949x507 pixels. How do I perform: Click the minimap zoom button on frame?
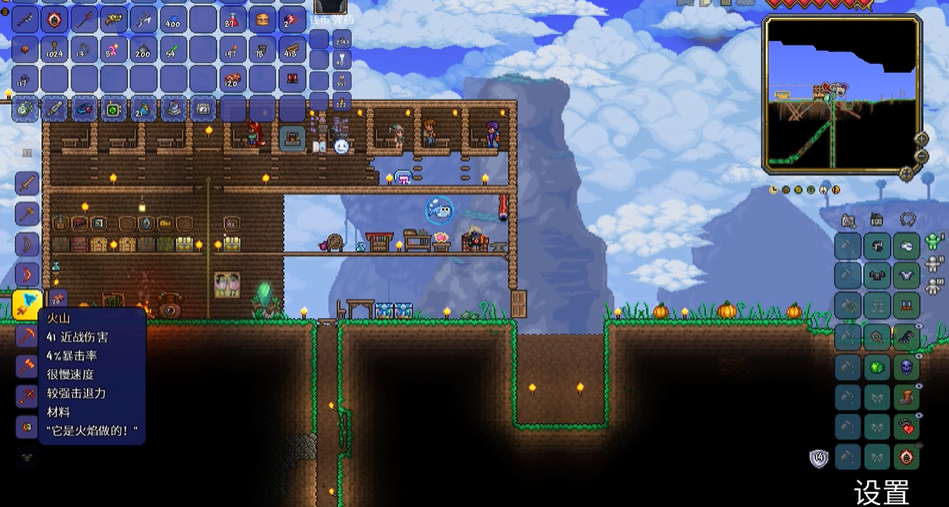coord(921,139)
